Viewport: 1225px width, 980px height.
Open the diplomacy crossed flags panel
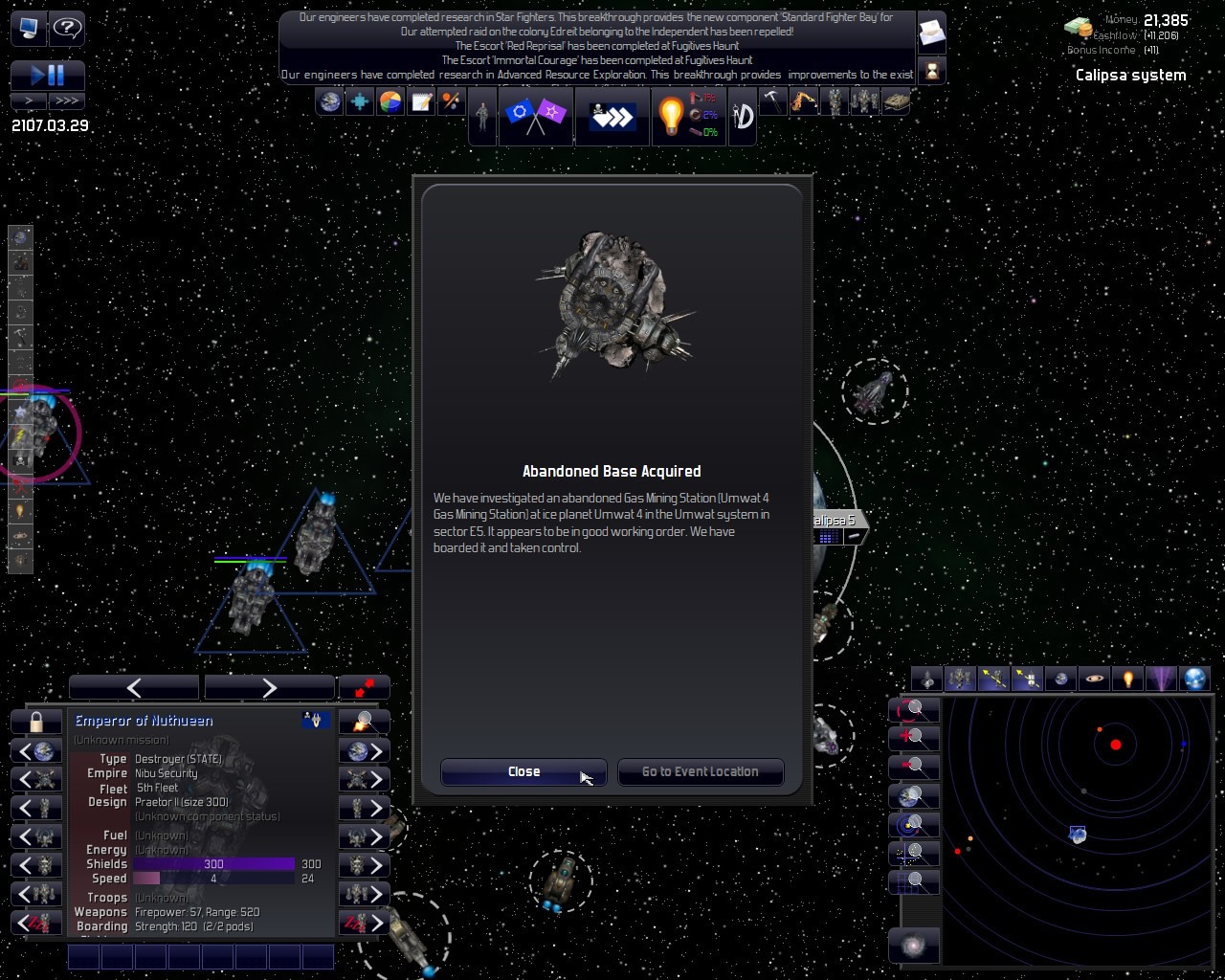pyautogui.click(x=535, y=117)
